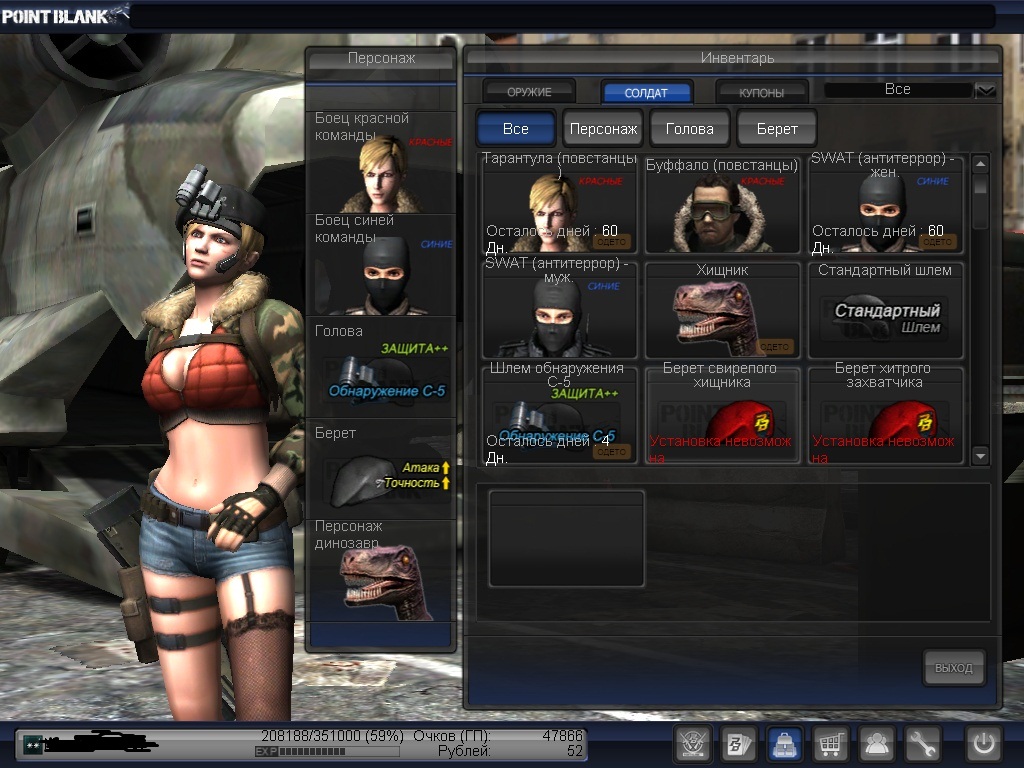The width and height of the screenshot is (1024, 768).
Task: Pick the Буффало rebel character
Action: tap(722, 205)
